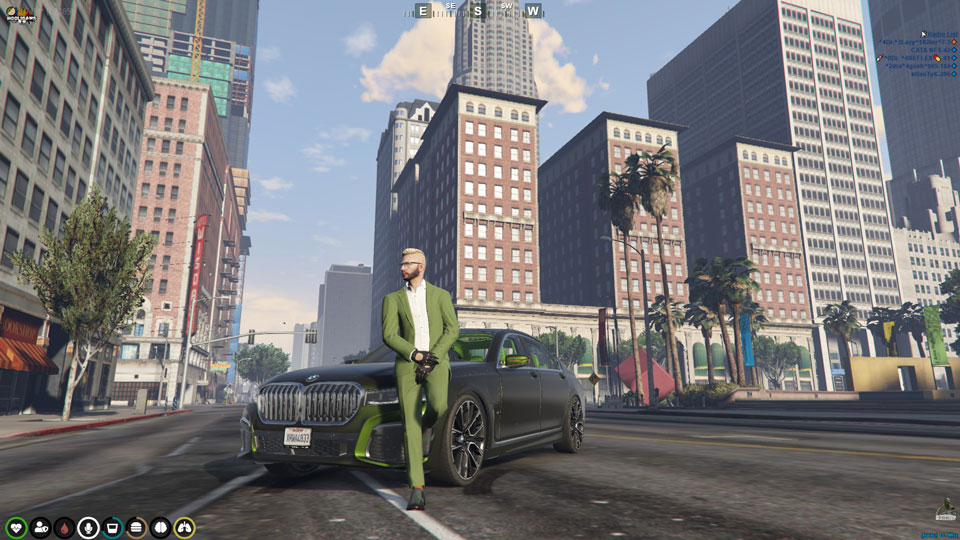
Task: Click the brain stress icon
Action: pos(160,527)
